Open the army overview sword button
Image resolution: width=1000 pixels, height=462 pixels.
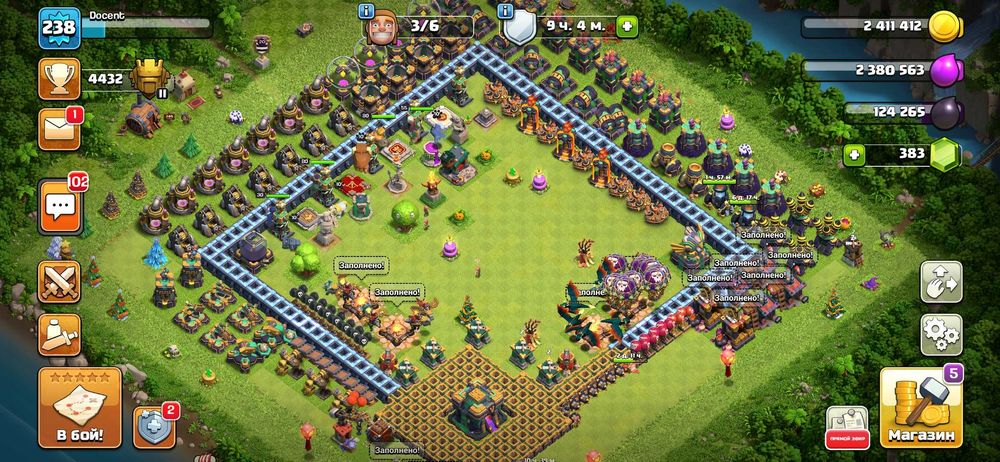[59, 334]
